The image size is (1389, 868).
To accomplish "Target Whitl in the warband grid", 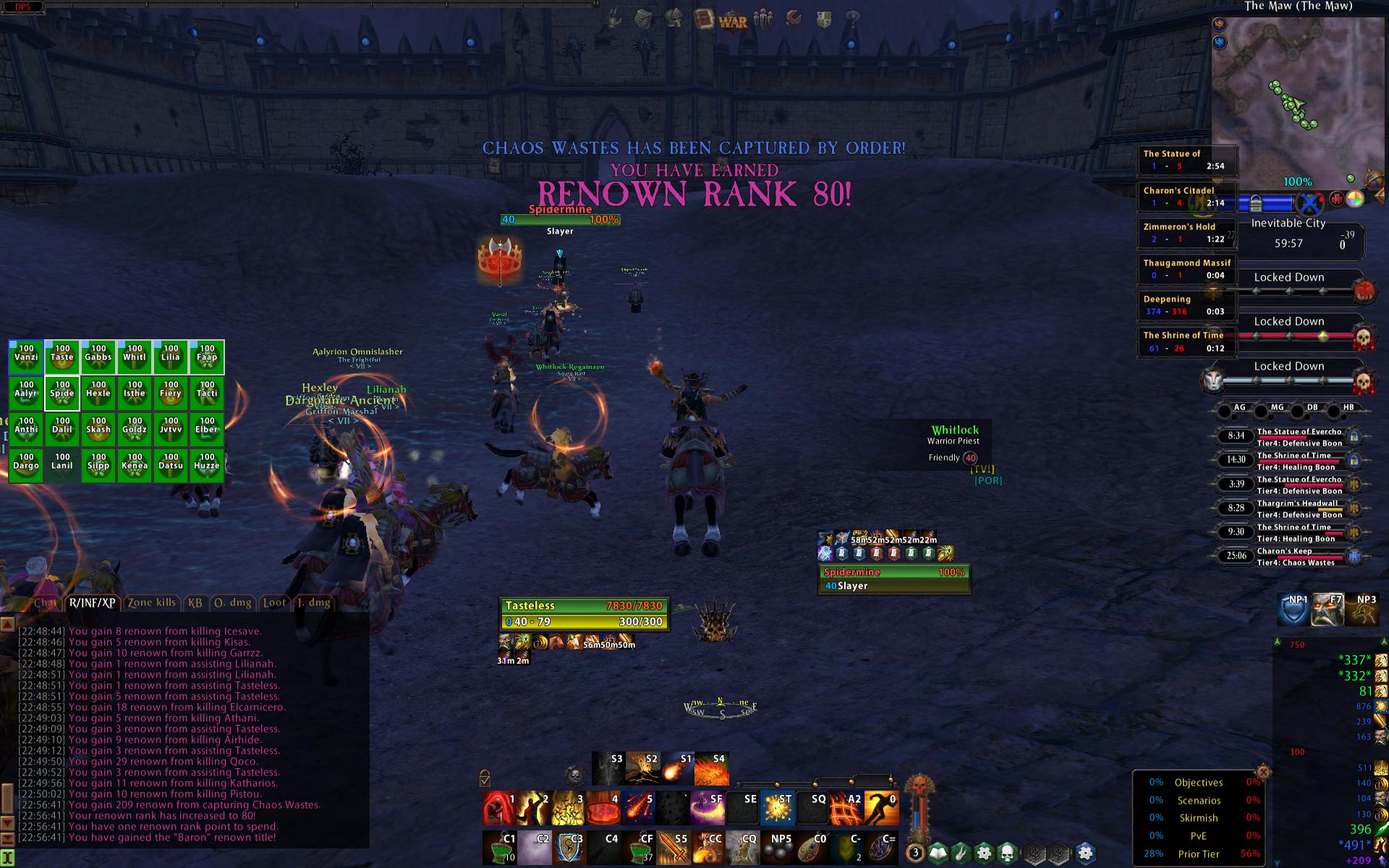I will 135,357.
